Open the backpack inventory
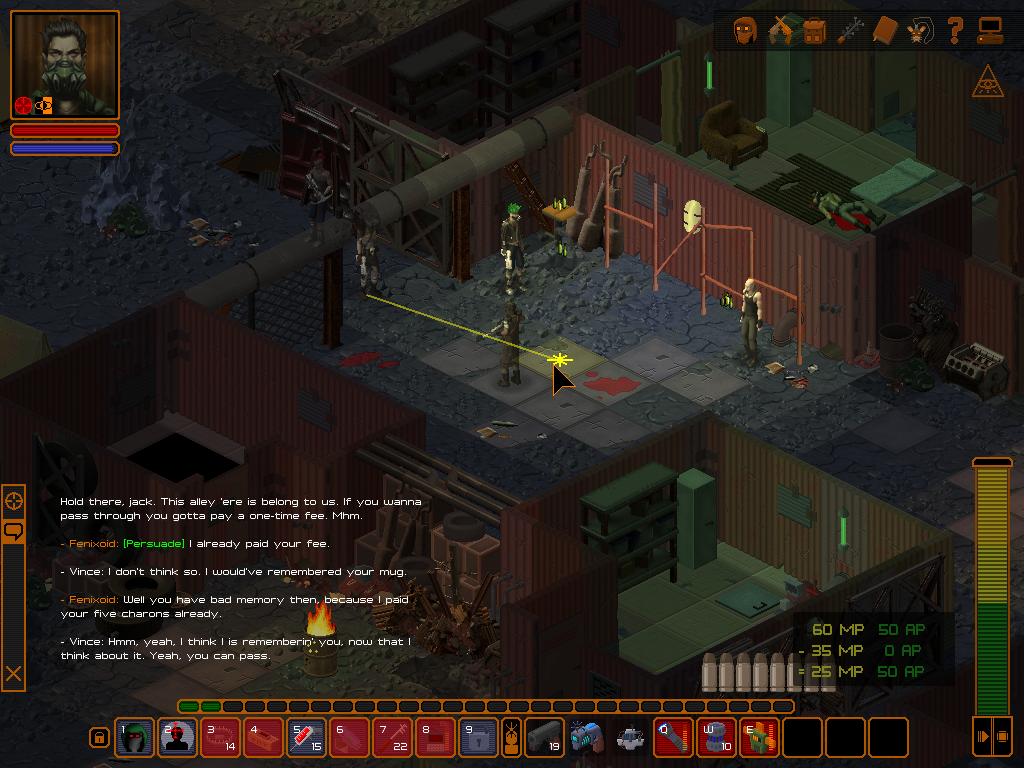 coord(814,31)
